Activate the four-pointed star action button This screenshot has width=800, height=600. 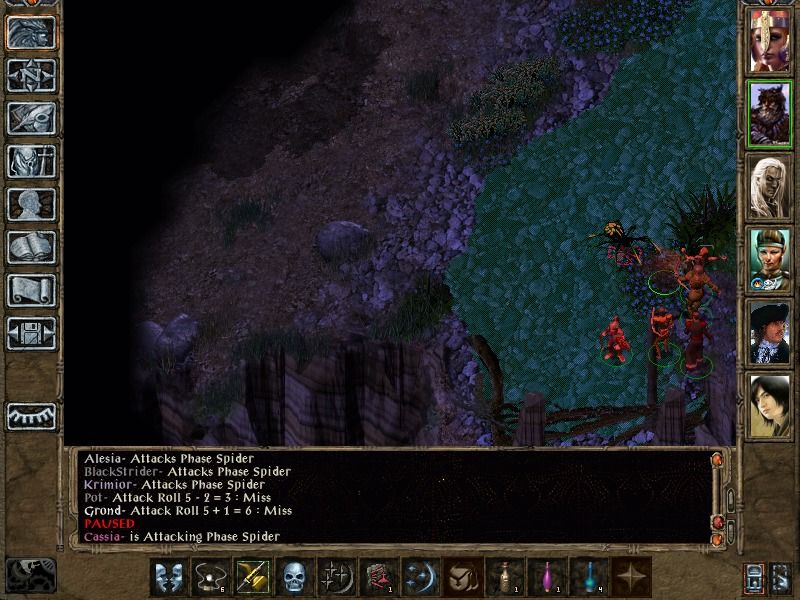(x=630, y=577)
